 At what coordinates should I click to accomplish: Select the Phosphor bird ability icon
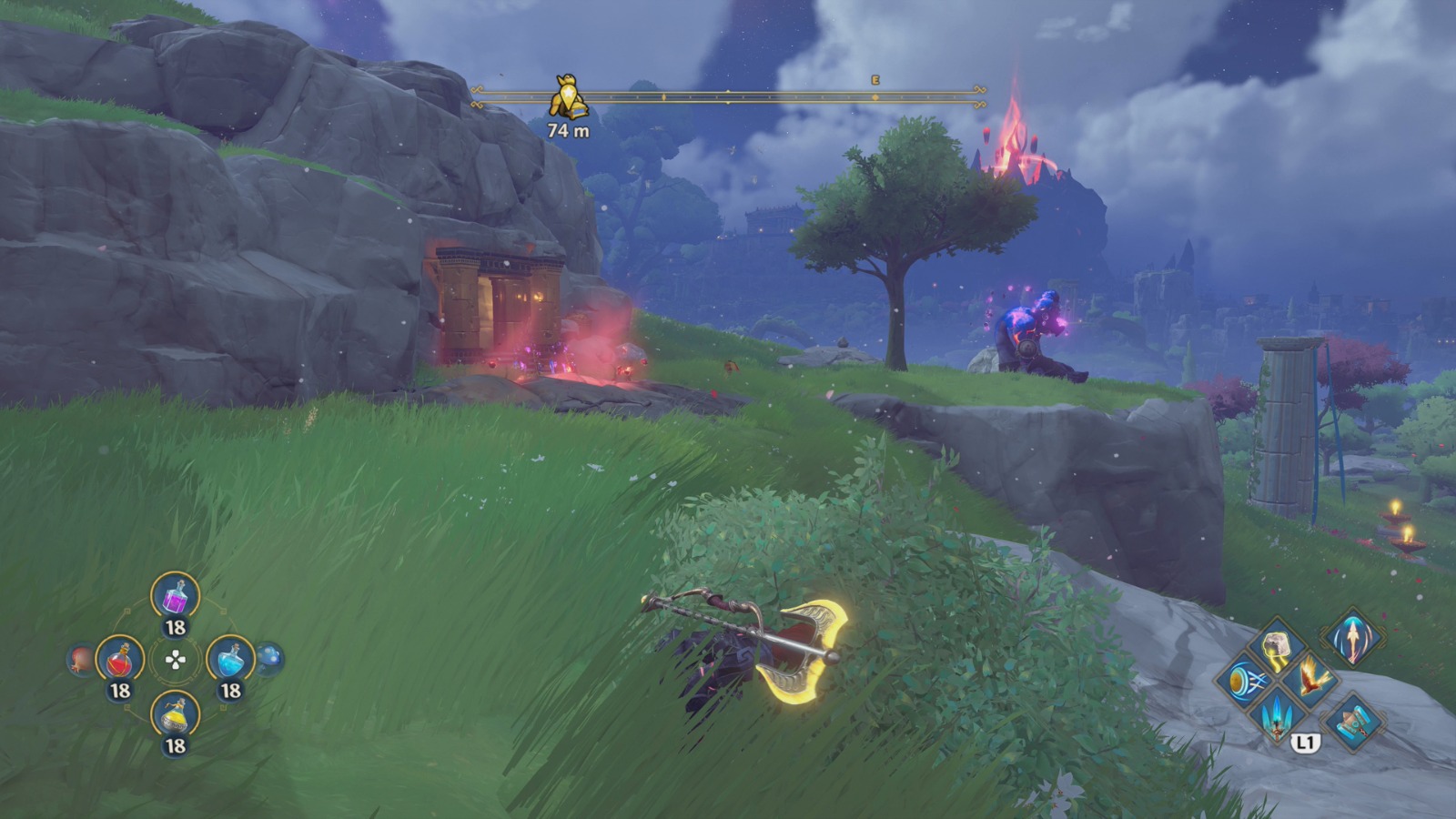click(1310, 679)
